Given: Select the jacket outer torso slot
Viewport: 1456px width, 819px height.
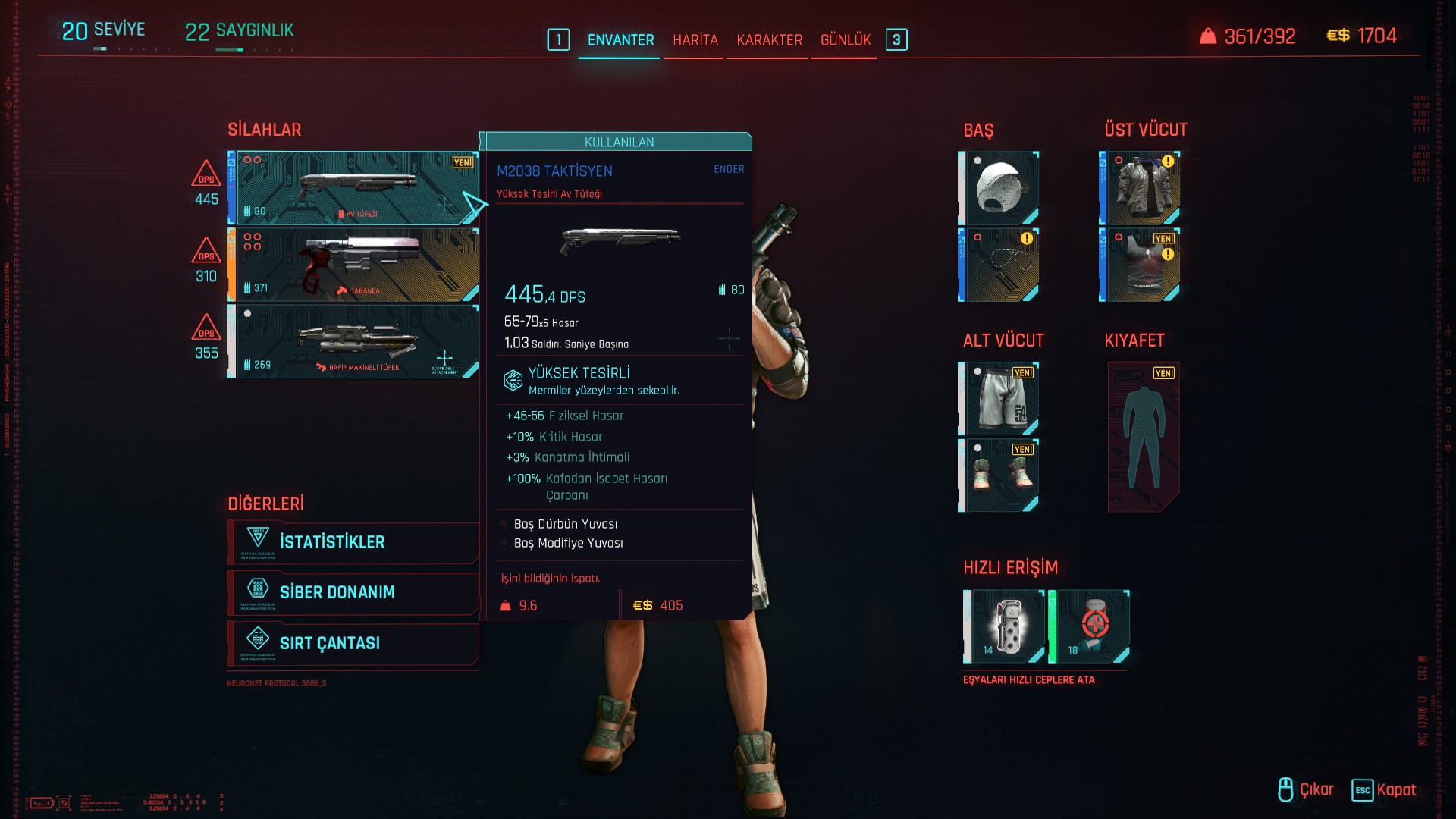Looking at the screenshot, I should tap(1141, 187).
